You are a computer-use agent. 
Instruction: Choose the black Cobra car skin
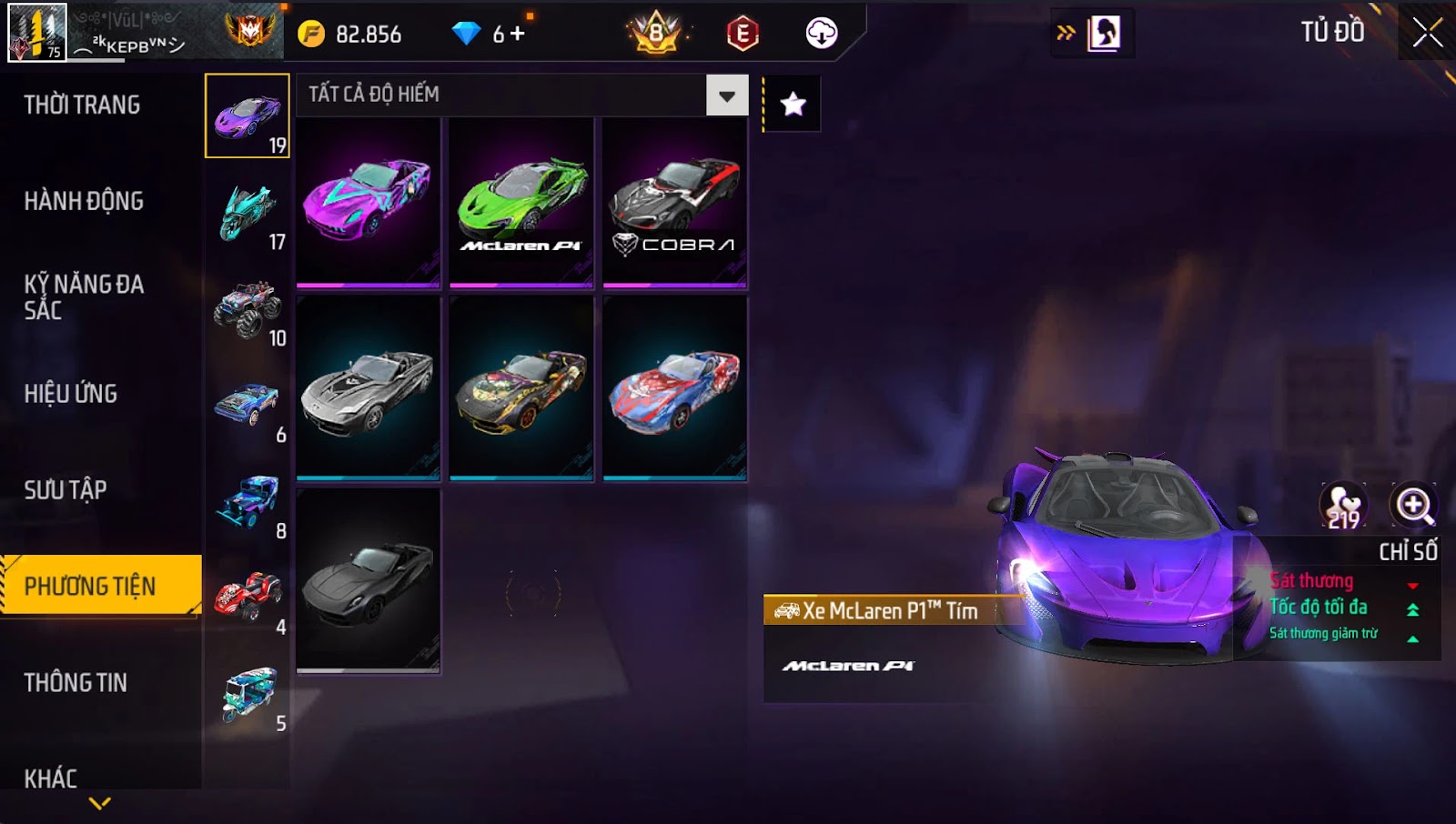point(674,203)
